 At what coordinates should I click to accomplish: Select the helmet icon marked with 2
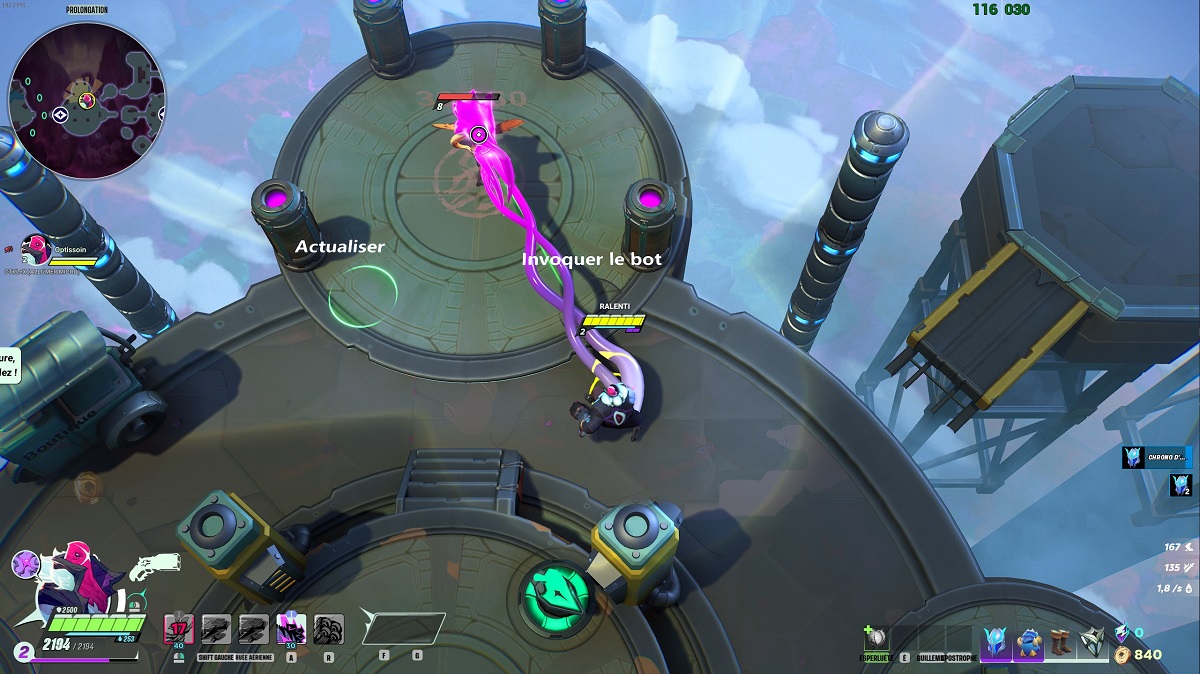1180,486
